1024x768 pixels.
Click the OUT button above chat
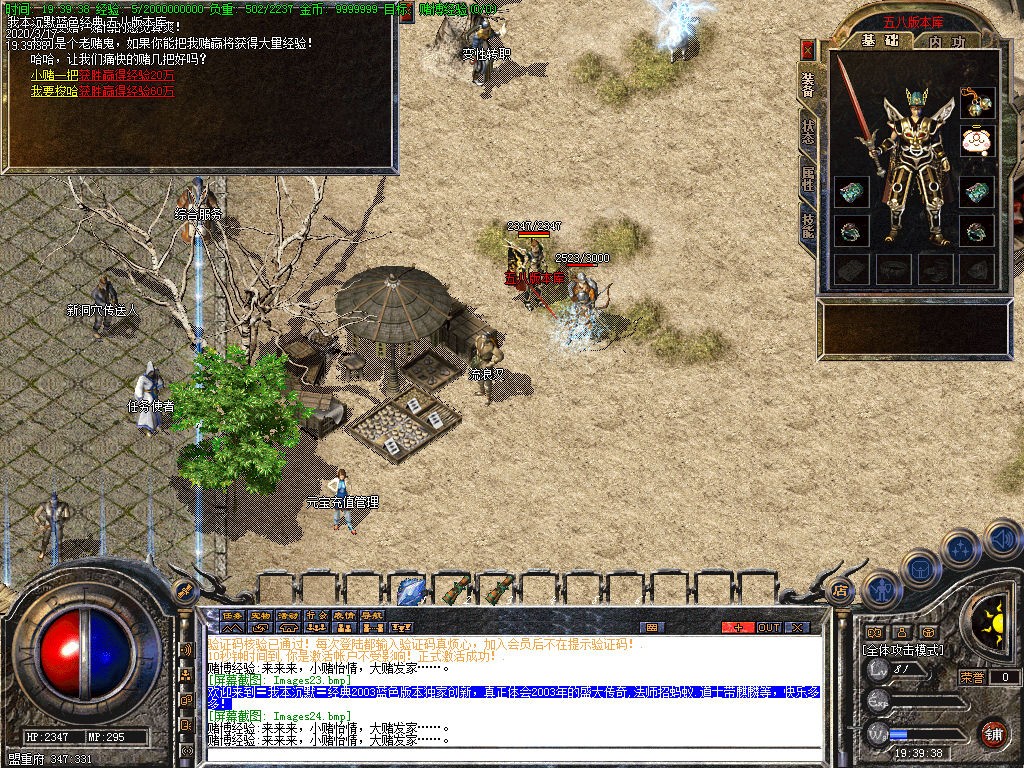768,627
